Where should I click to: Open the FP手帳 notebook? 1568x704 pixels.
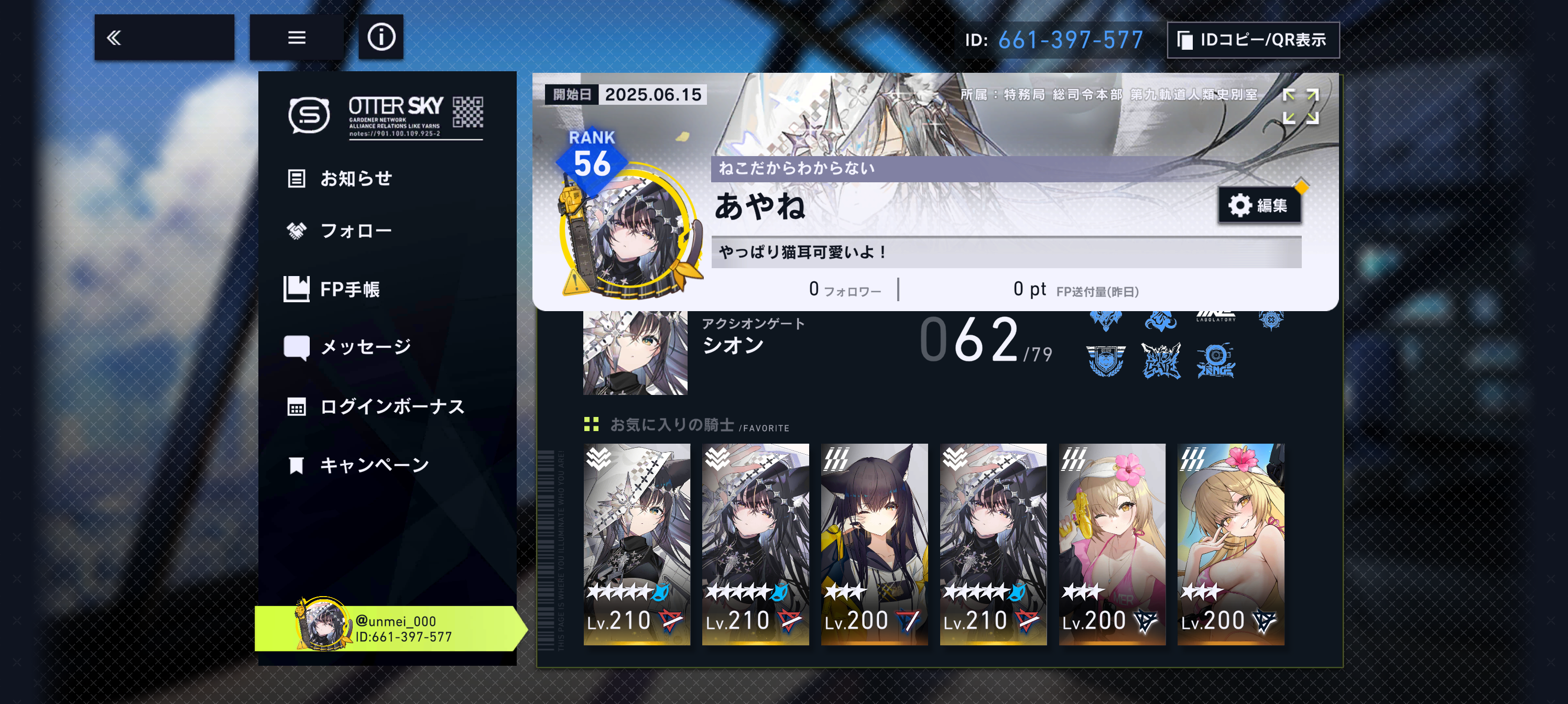click(350, 289)
